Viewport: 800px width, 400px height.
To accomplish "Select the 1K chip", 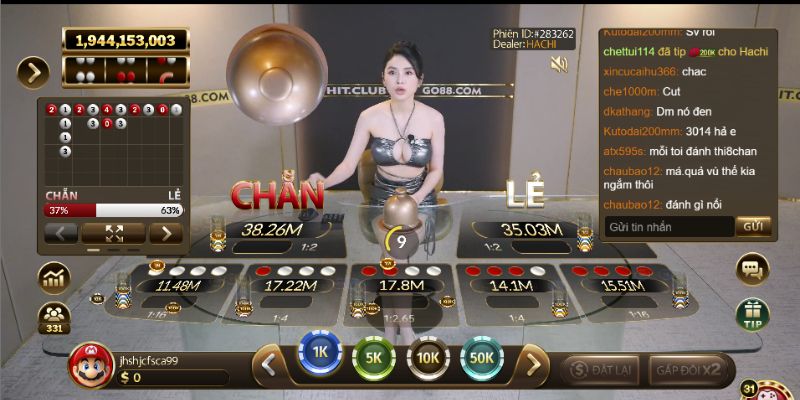I will point(321,353).
